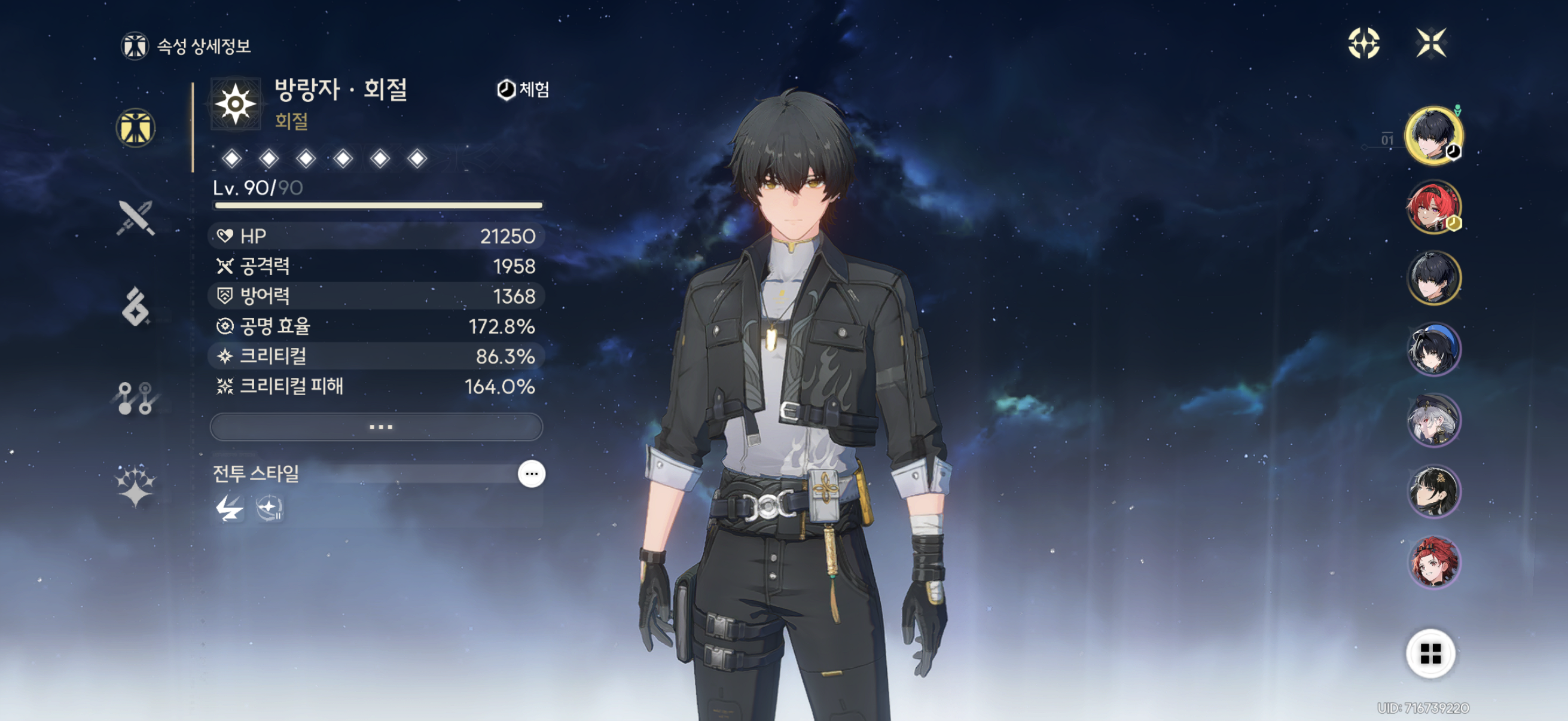
Task: Open the Echo tab on the left sidebar
Action: (136, 306)
